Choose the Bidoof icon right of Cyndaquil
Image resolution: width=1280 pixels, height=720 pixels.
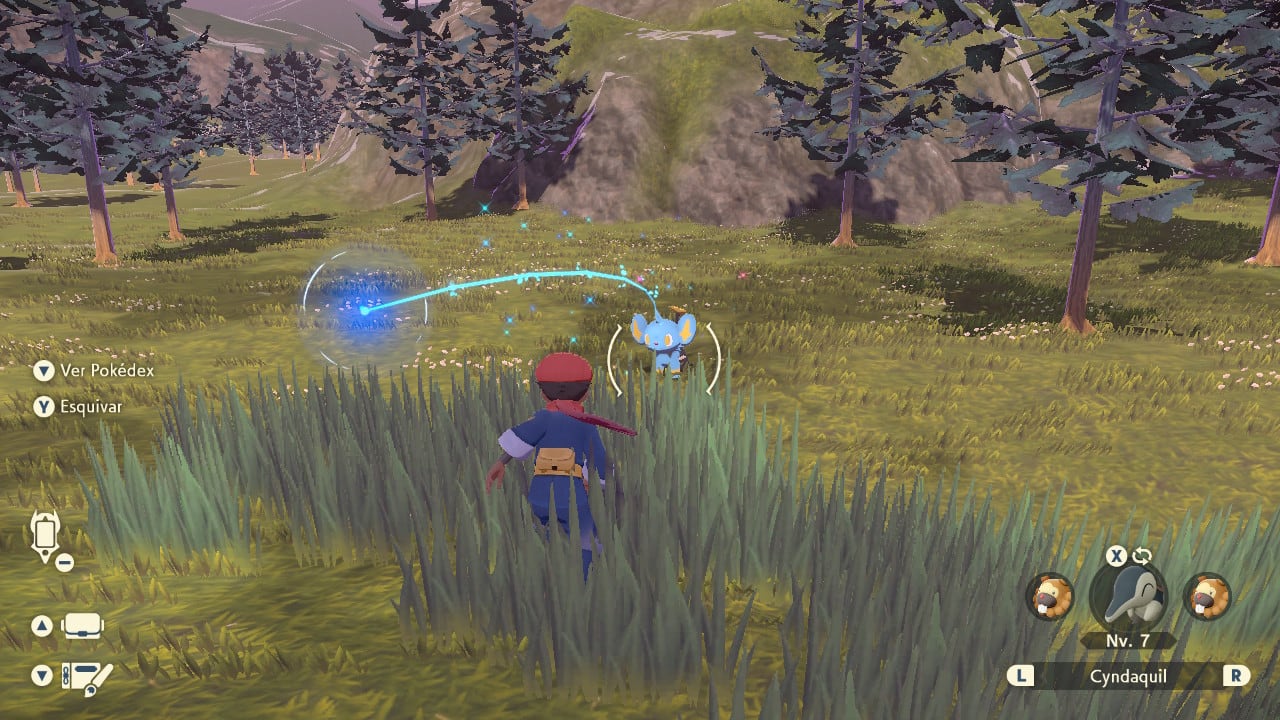[1207, 596]
